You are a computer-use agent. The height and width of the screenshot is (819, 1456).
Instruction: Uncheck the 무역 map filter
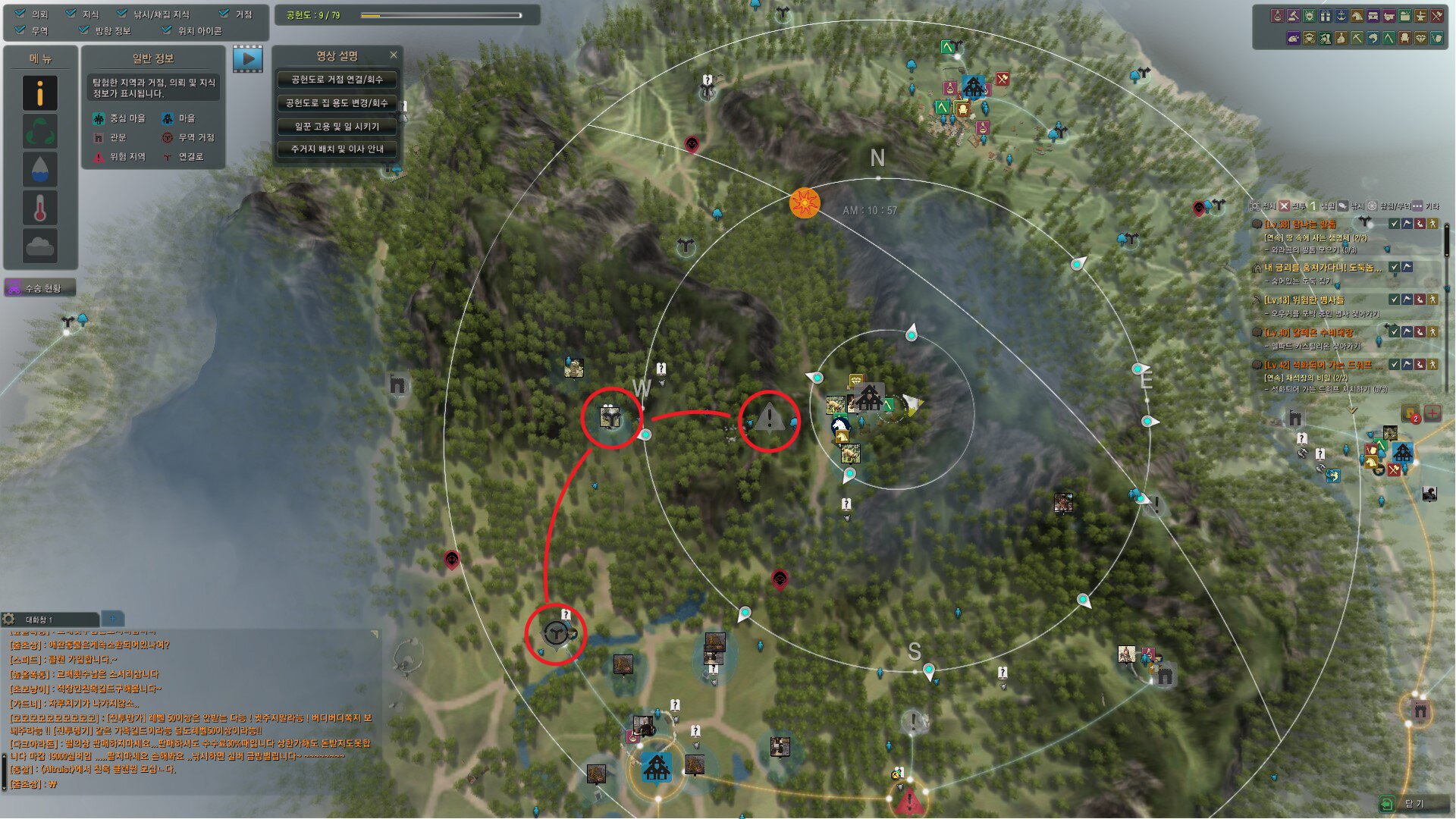click(20, 30)
